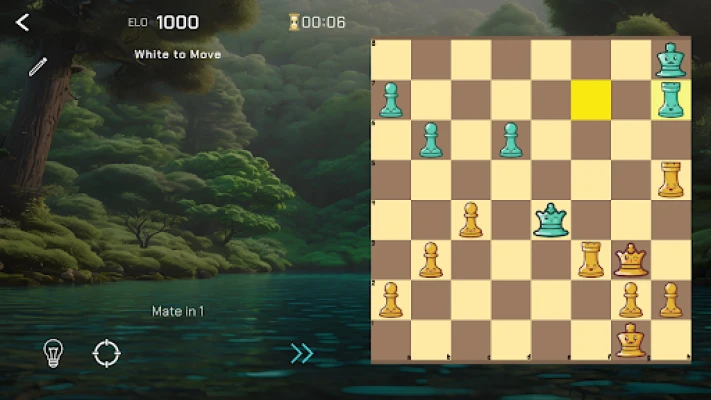The width and height of the screenshot is (711, 400).
Task: Select the gold queen piece
Action: click(x=630, y=260)
